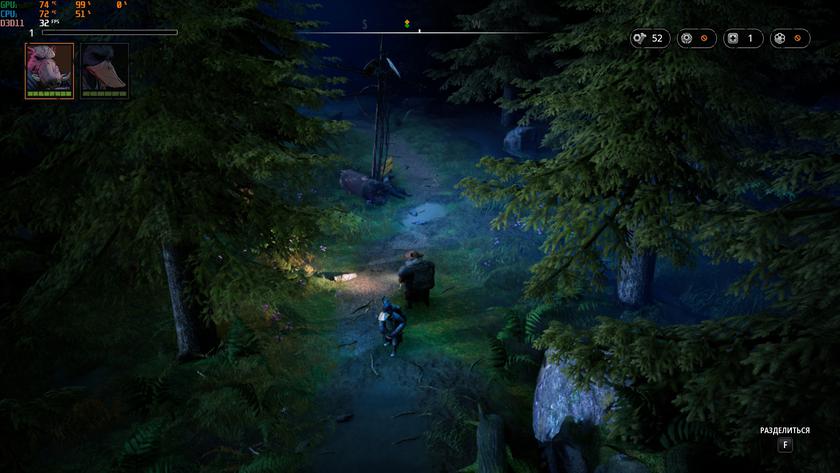Click the scrap counter showing 52
Image resolution: width=840 pixels, height=473 pixels.
[x=649, y=39]
